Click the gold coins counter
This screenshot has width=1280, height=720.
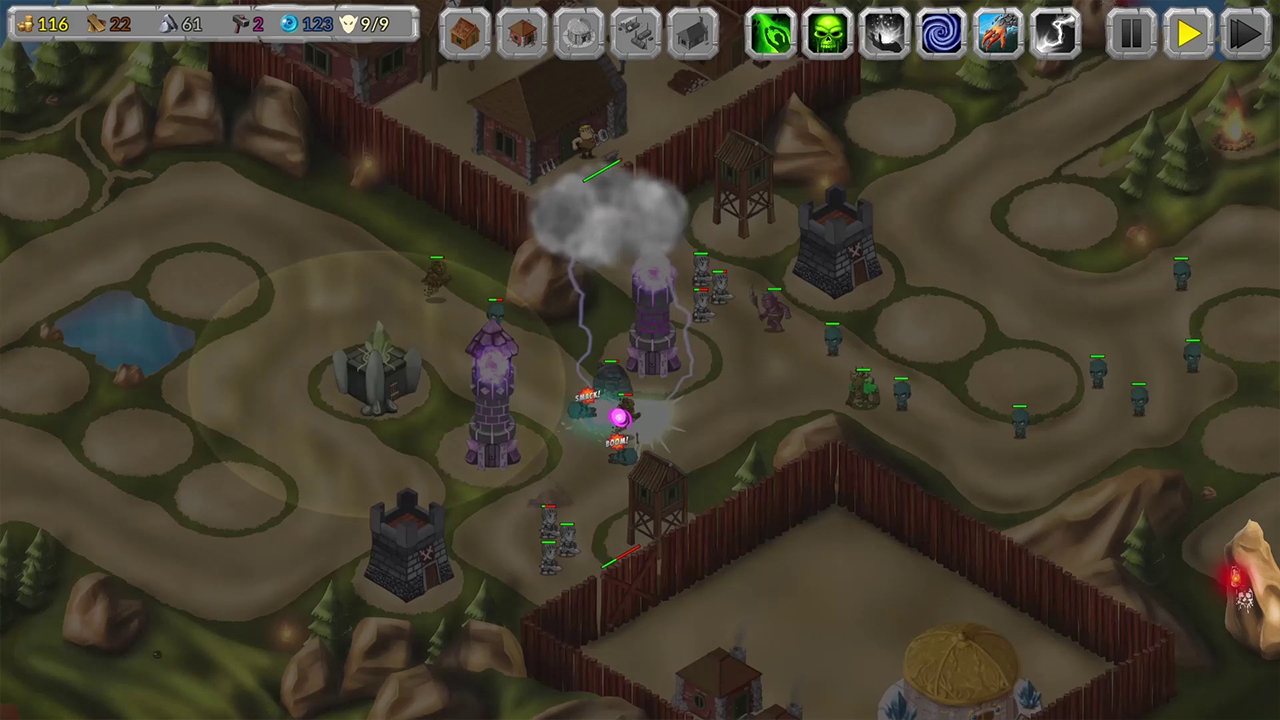pos(42,23)
